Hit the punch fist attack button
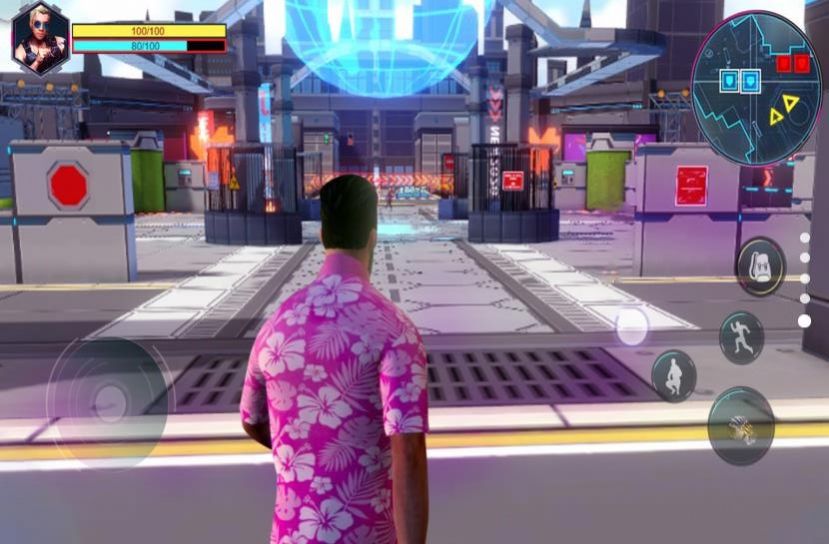 [x=741, y=426]
